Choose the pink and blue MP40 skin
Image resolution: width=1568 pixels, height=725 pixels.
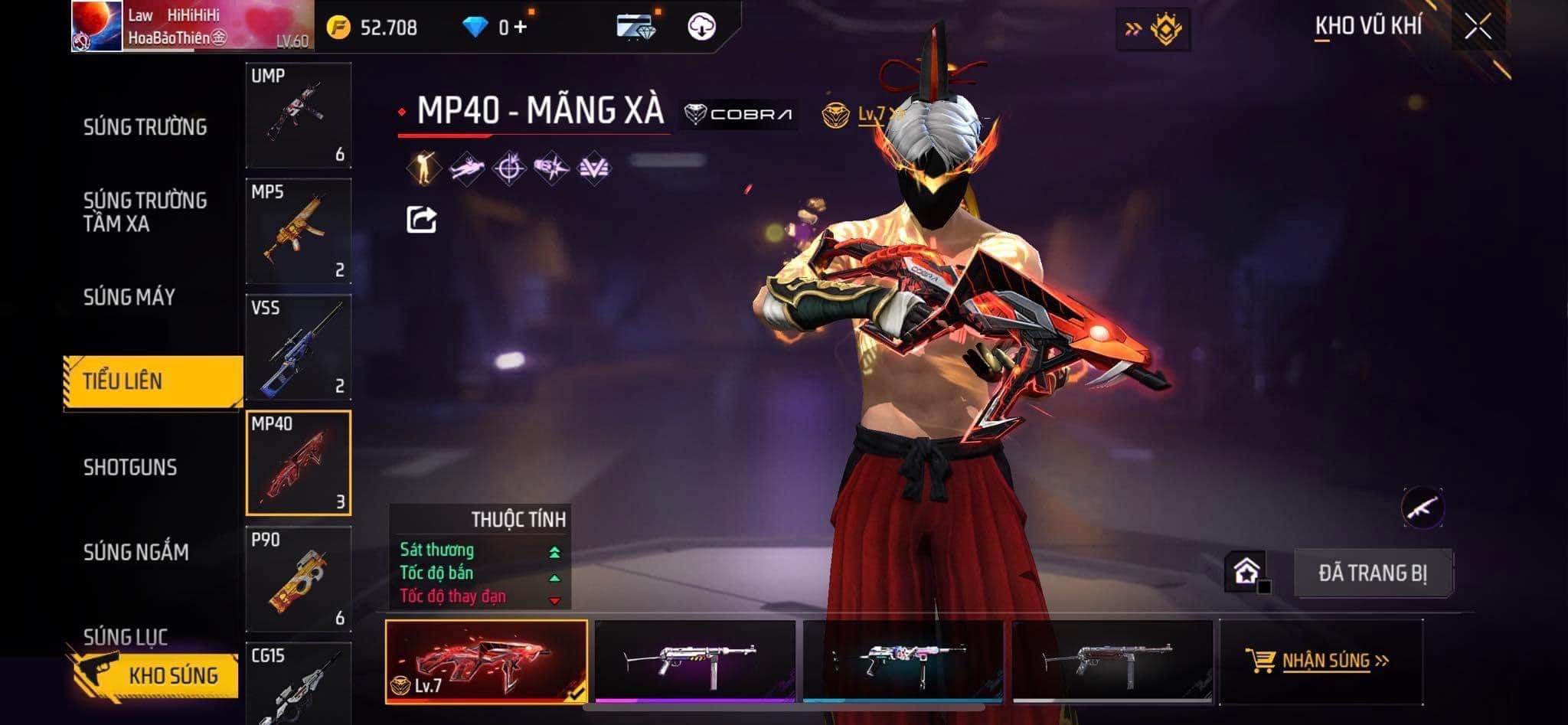pyautogui.click(x=903, y=661)
